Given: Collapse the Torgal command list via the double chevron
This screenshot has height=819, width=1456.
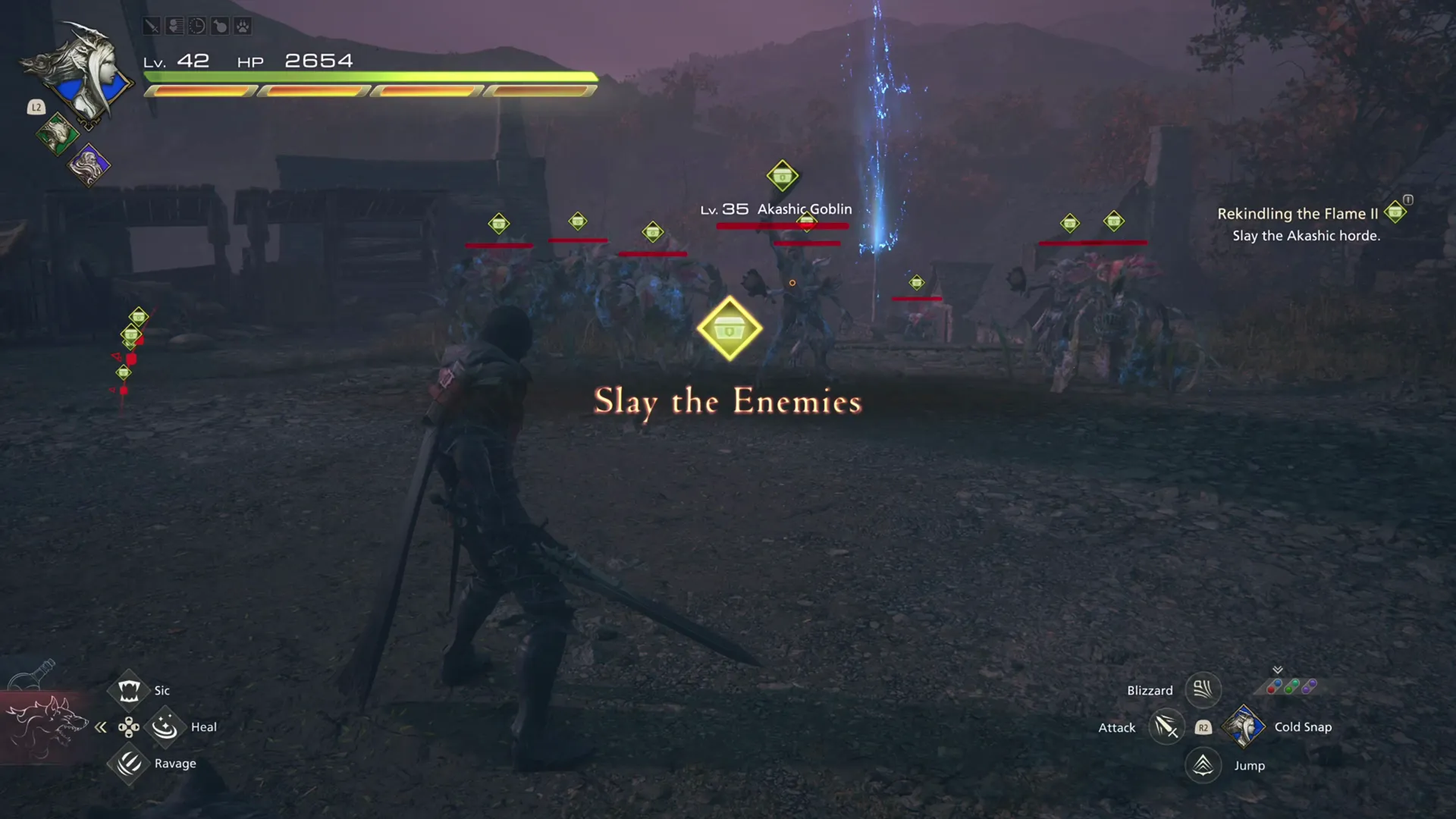Looking at the screenshot, I should 101,726.
